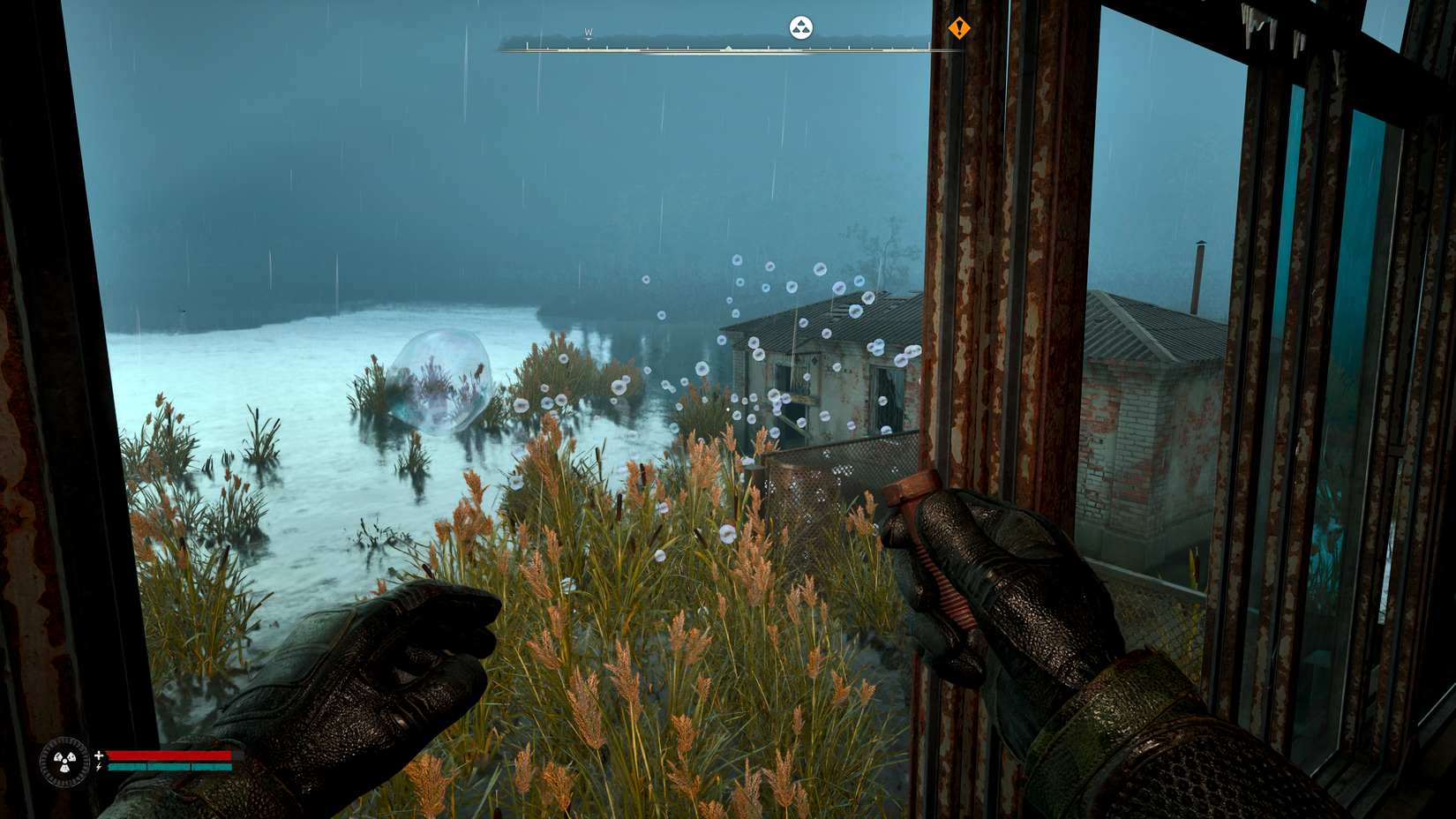The image size is (1456, 819).
Task: Click the orange warning diamond near the compass
Action: tap(959, 29)
